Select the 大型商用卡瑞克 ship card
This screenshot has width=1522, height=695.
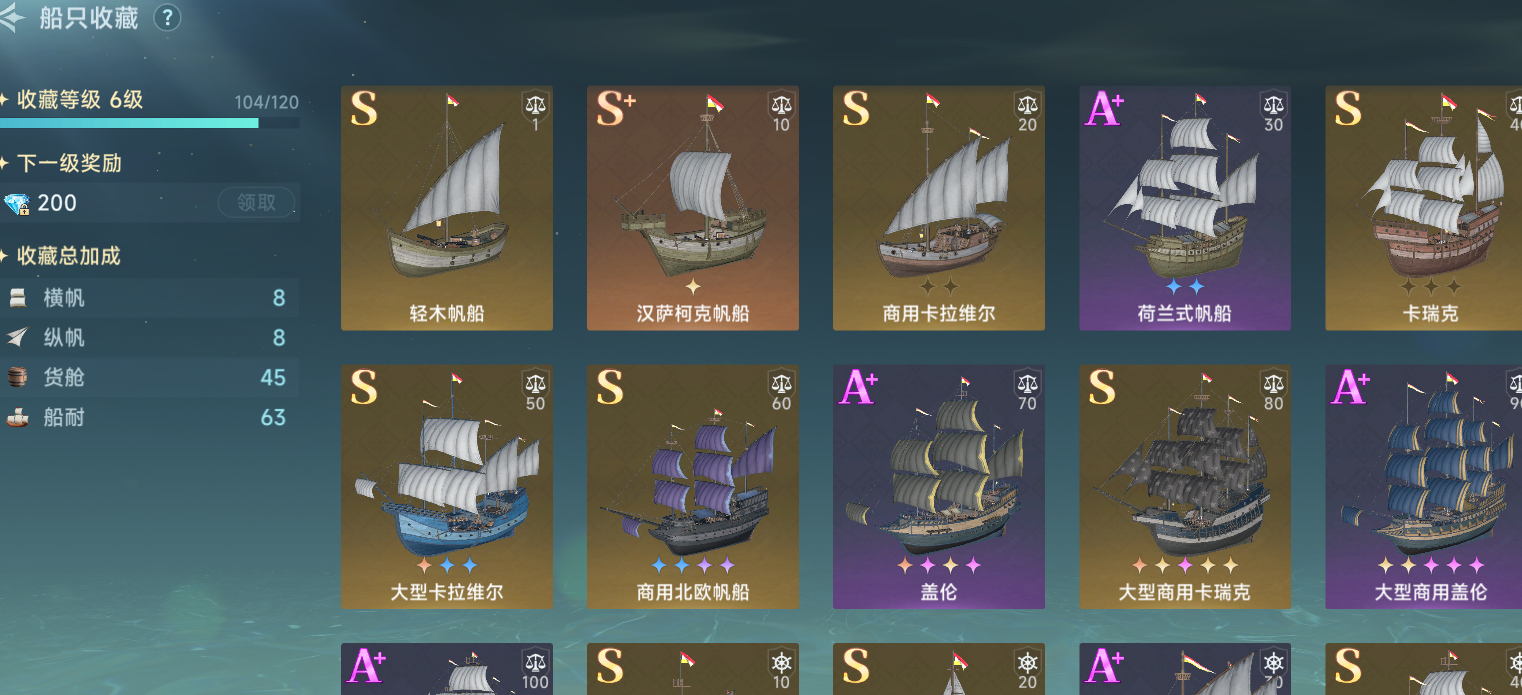tap(1185, 487)
